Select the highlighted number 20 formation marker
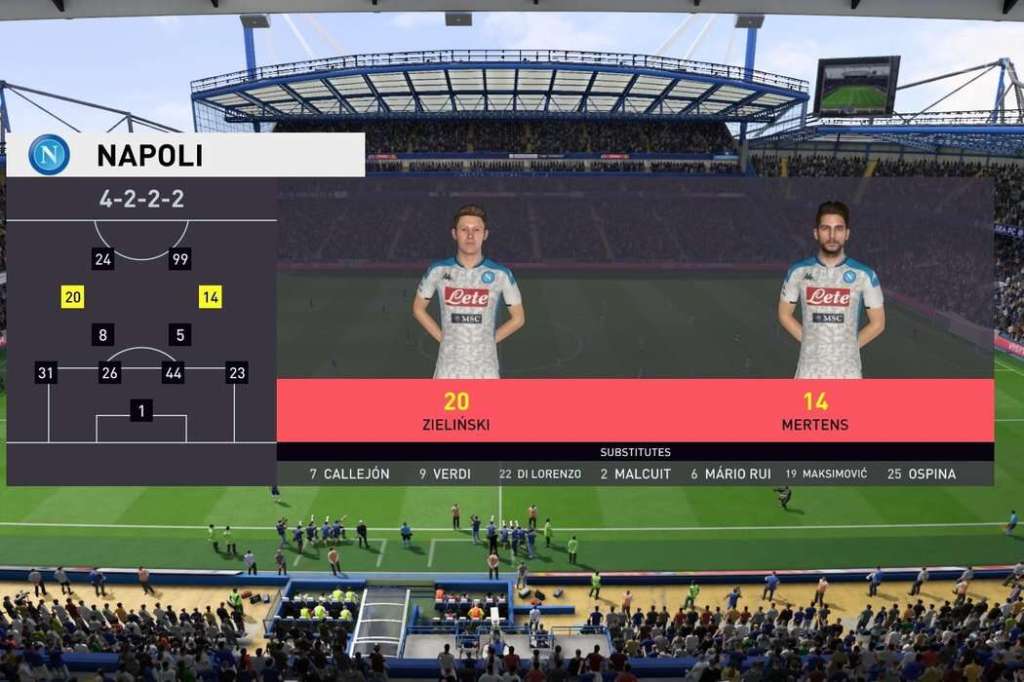The image size is (1024, 682). (72, 297)
